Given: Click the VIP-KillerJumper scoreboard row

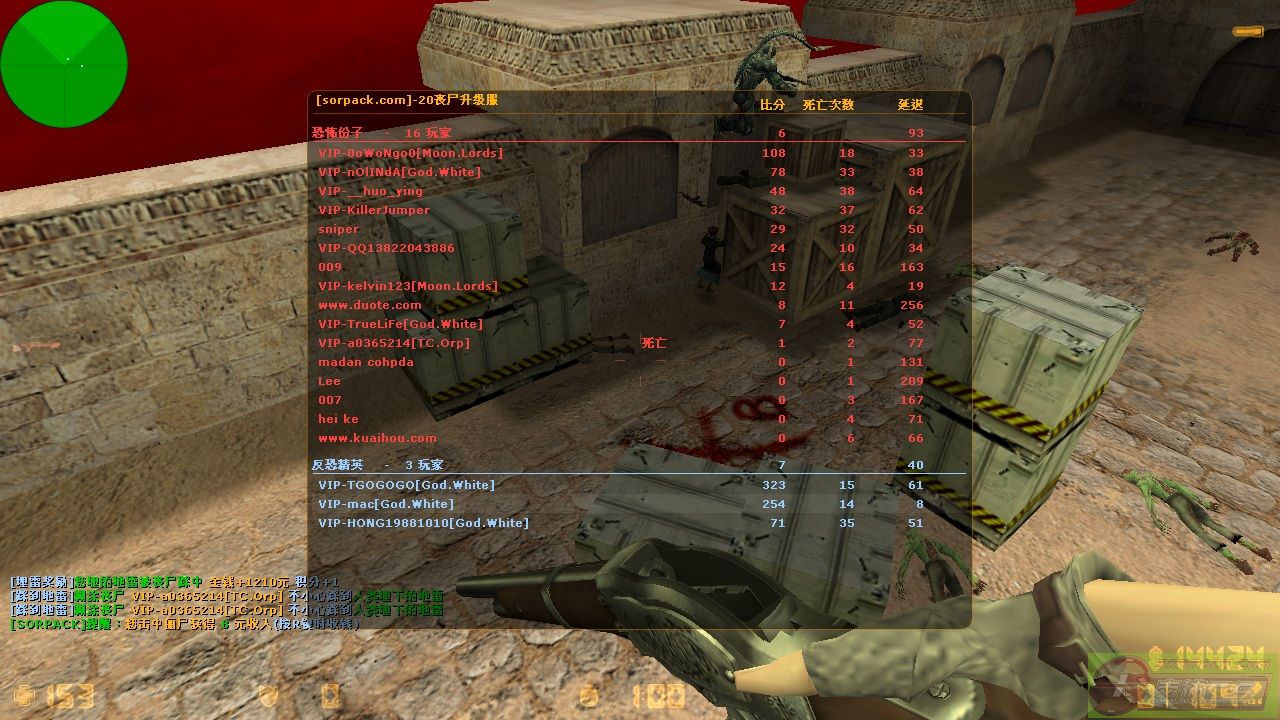Looking at the screenshot, I should pyautogui.click(x=374, y=210).
